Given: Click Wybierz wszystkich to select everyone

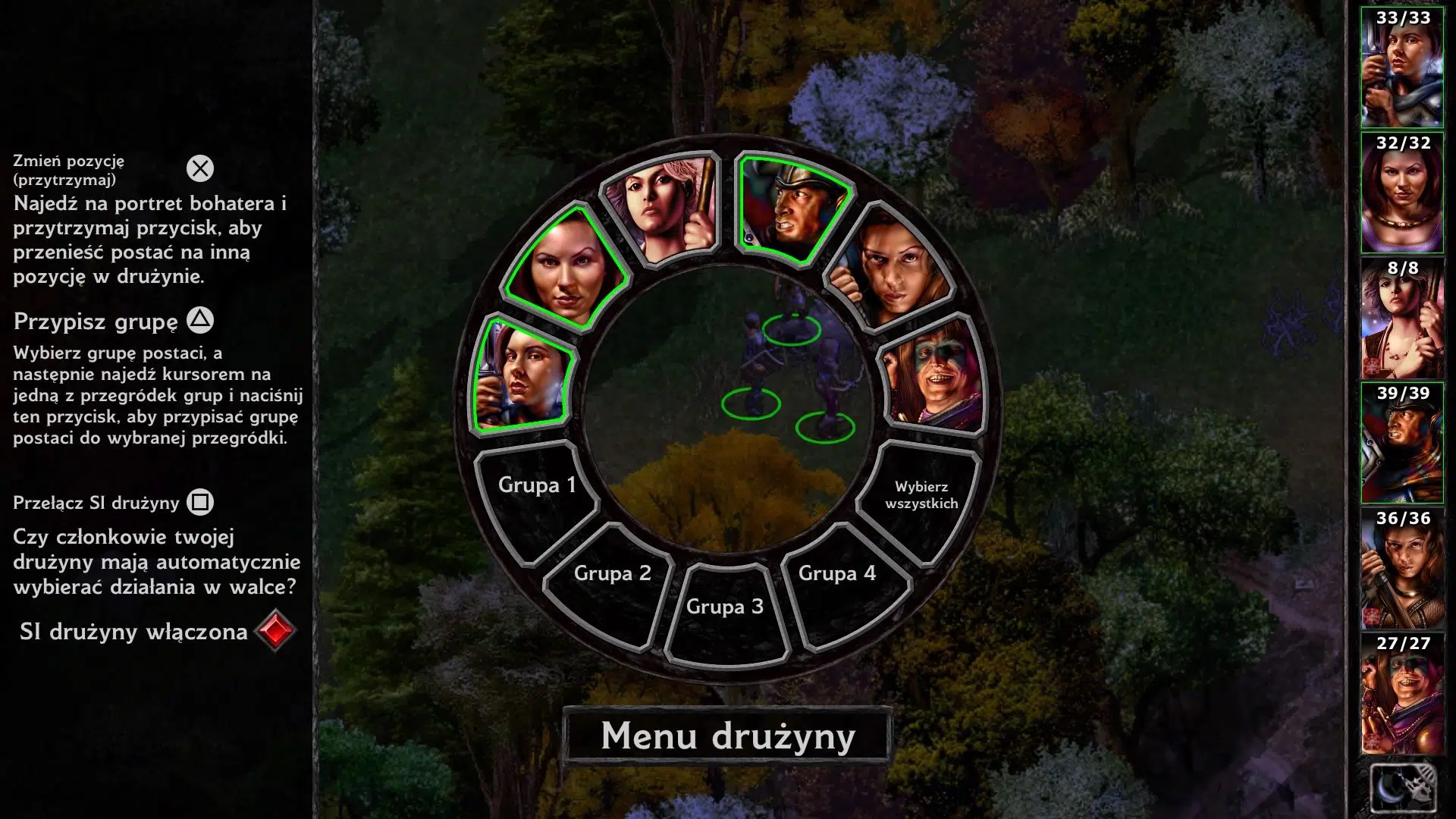Looking at the screenshot, I should click(921, 497).
